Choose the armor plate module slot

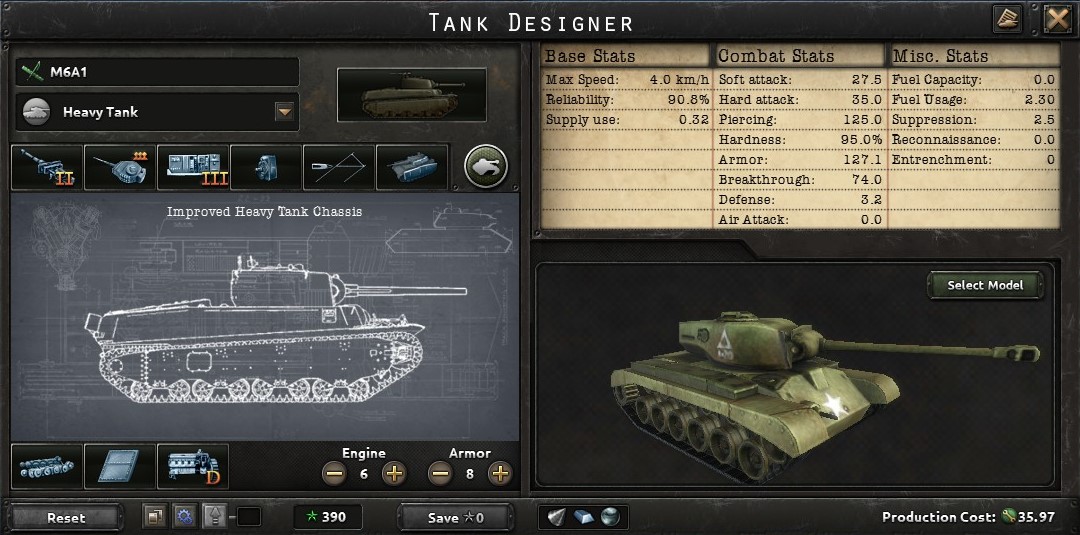pos(120,466)
